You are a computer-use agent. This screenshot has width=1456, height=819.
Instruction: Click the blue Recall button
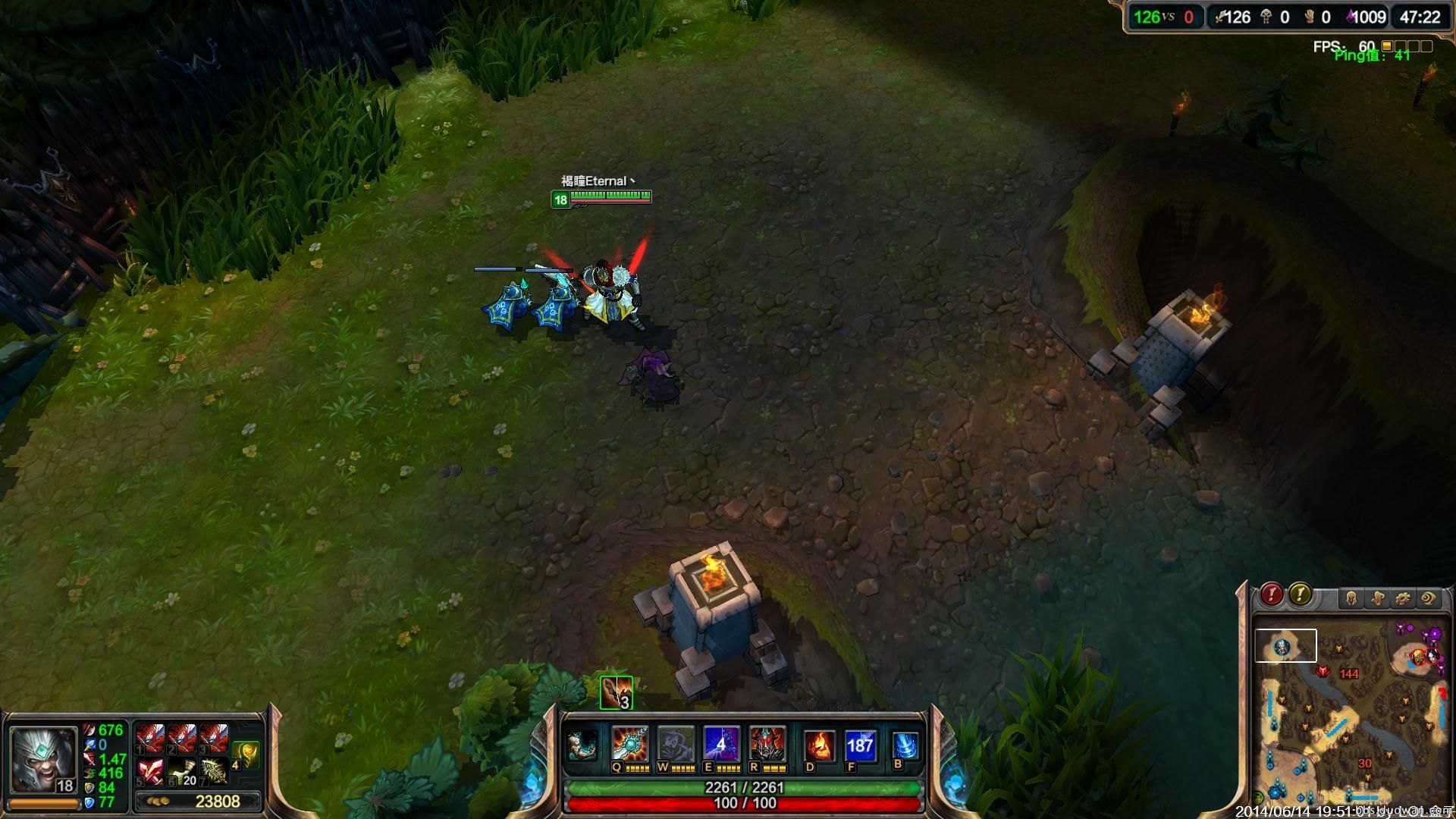(x=905, y=745)
